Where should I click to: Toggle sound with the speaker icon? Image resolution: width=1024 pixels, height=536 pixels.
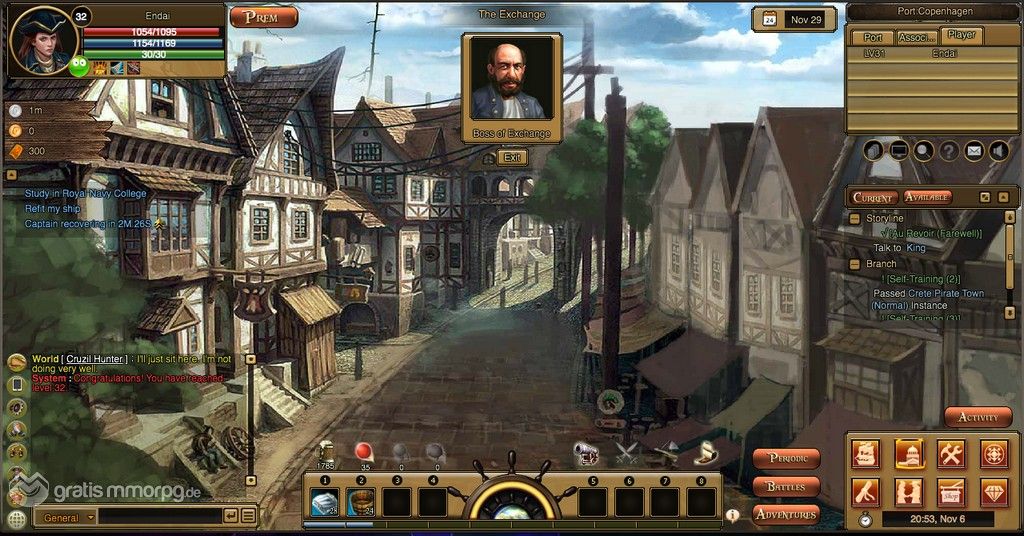(999, 151)
